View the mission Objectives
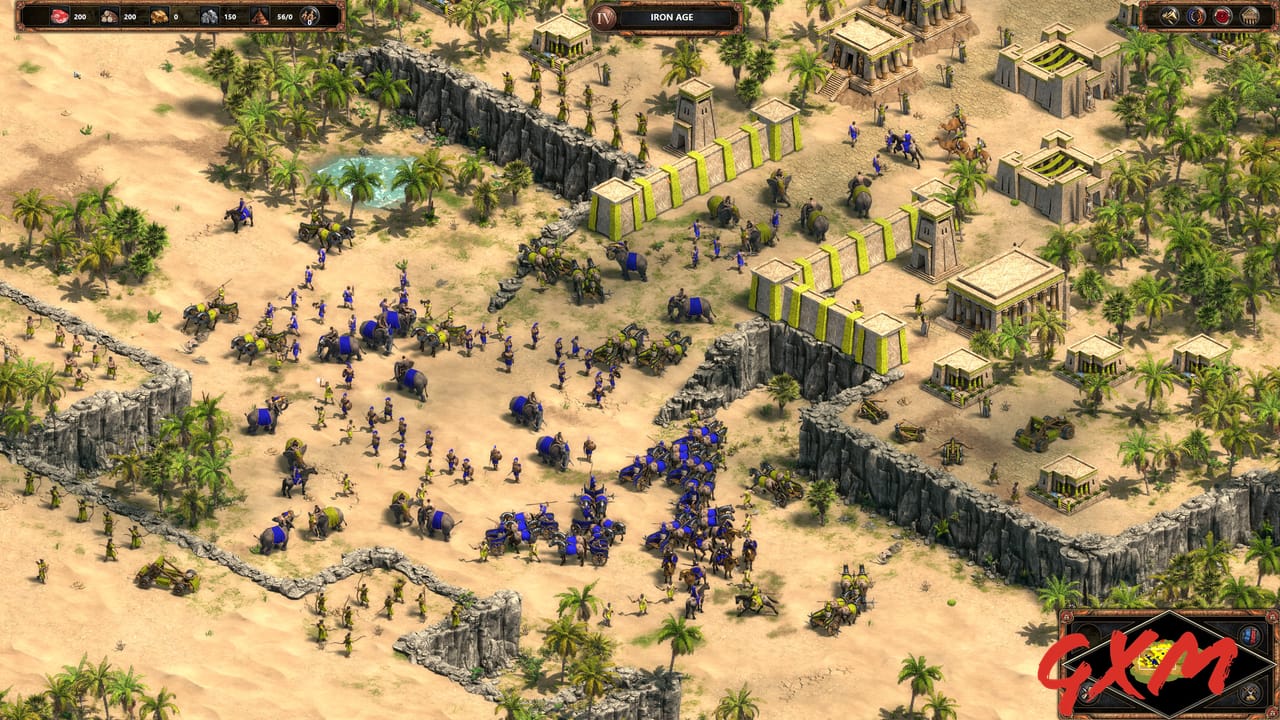This screenshot has width=1280, height=720. [1221, 14]
